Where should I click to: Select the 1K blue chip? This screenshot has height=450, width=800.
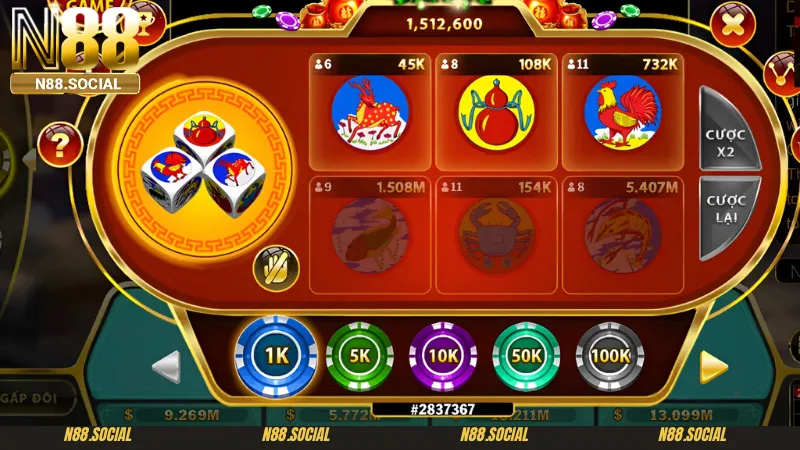276,355
